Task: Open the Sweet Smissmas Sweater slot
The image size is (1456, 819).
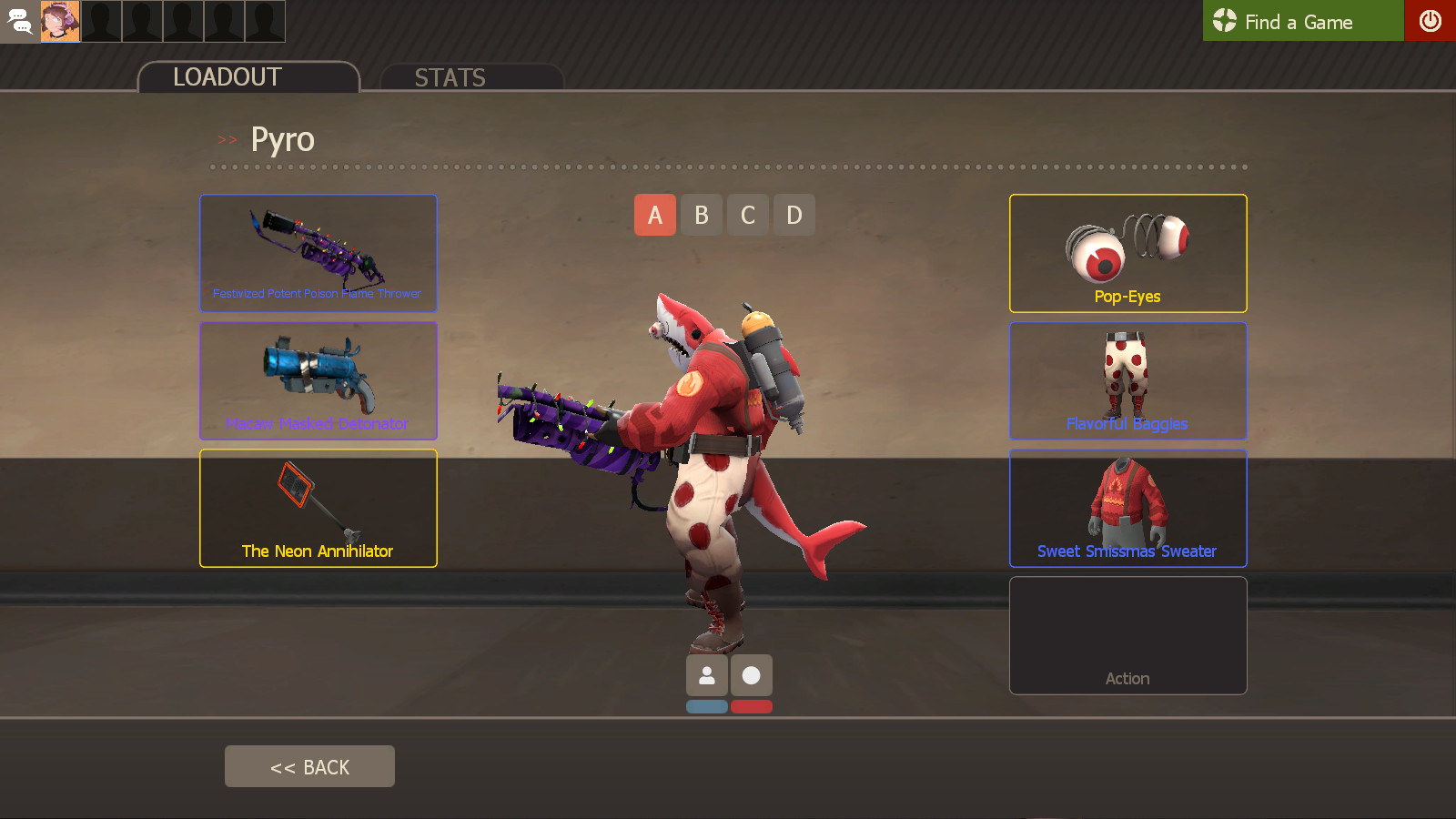Action: (1127, 508)
